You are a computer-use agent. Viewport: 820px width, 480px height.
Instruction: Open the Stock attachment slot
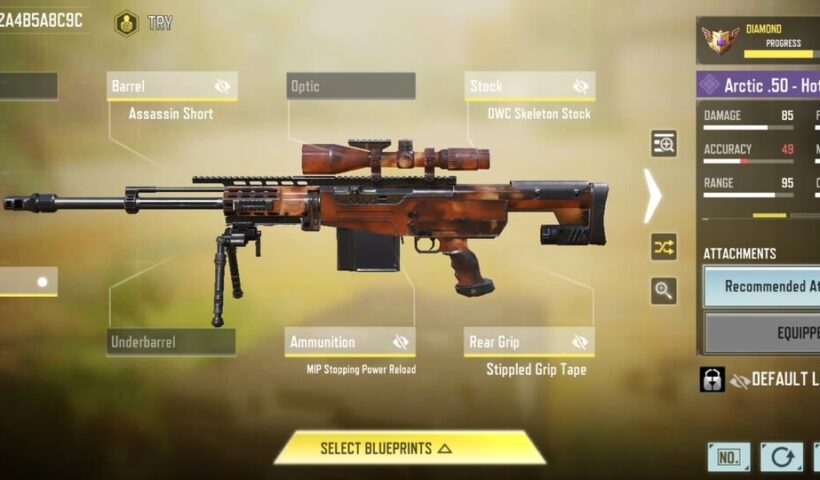[x=518, y=86]
